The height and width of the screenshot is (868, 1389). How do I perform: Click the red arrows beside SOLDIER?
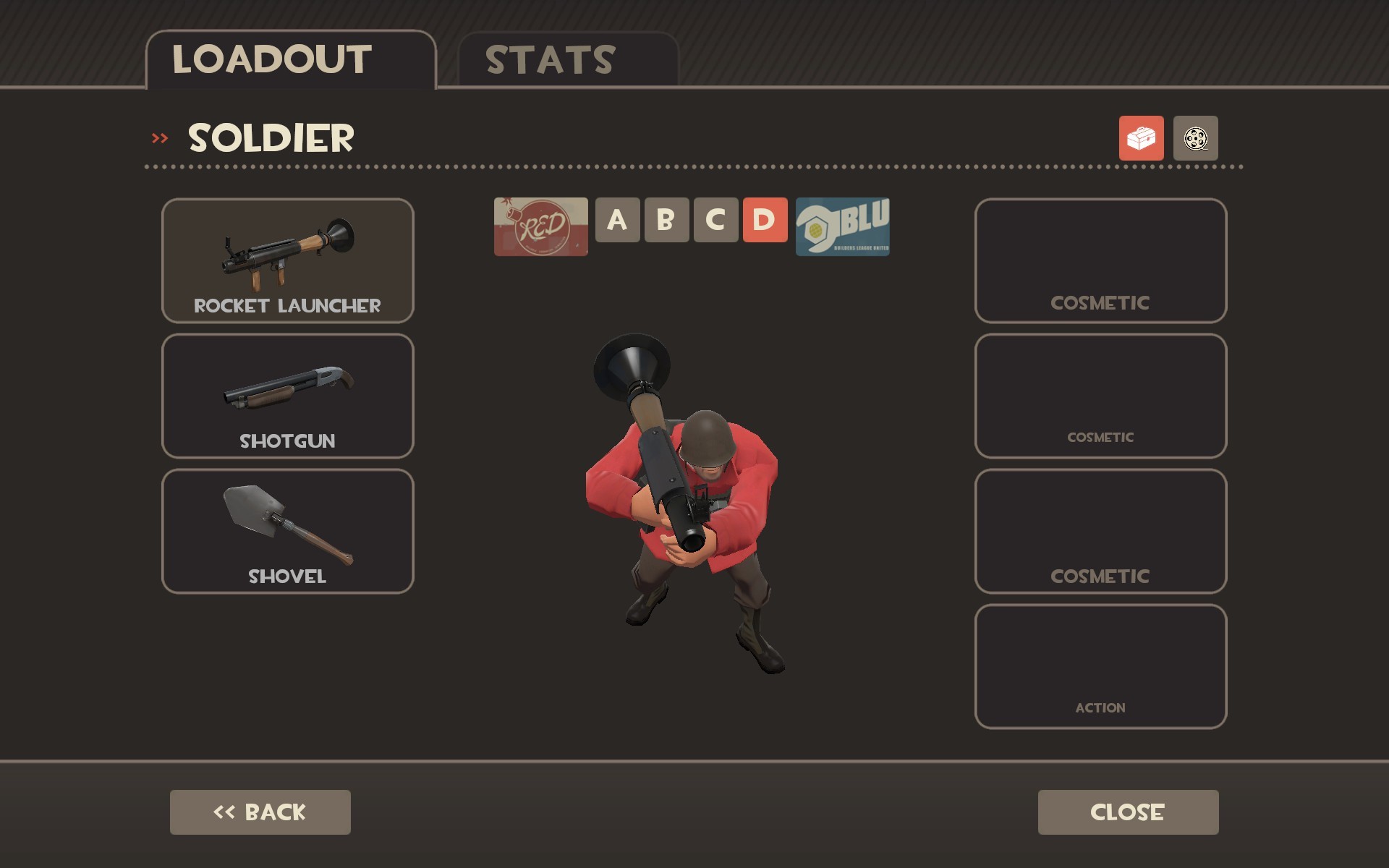click(x=161, y=136)
